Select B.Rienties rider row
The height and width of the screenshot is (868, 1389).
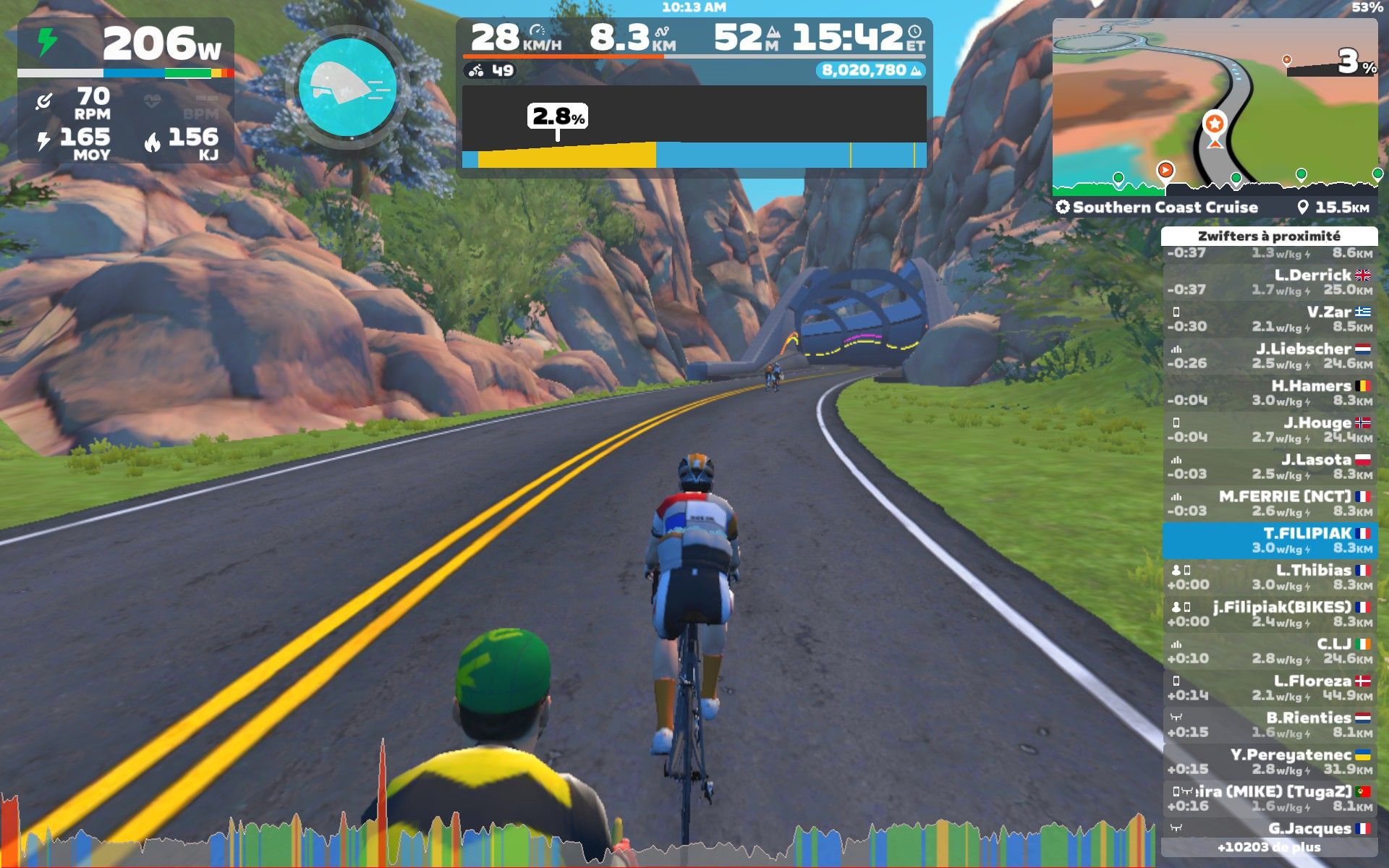(x=1270, y=725)
